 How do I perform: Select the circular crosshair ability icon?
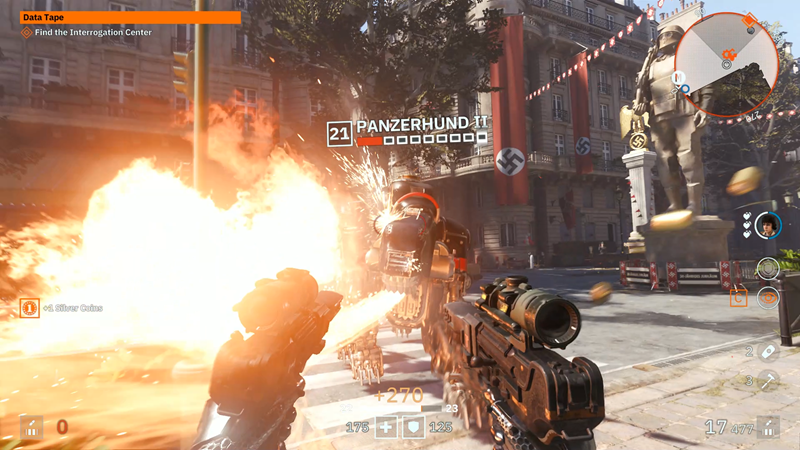pyautogui.click(x=767, y=268)
